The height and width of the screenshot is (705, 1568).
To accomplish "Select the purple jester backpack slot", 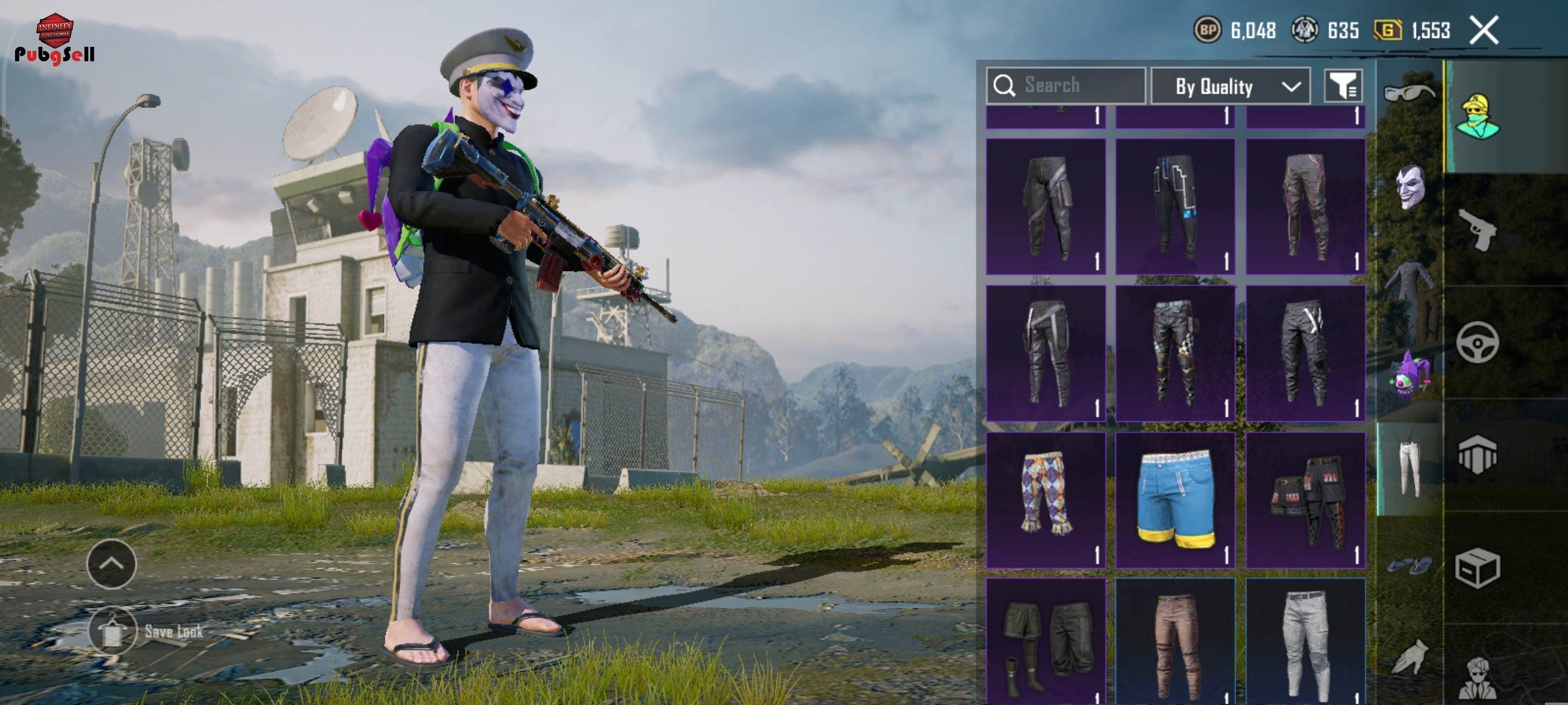I will (x=1408, y=375).
